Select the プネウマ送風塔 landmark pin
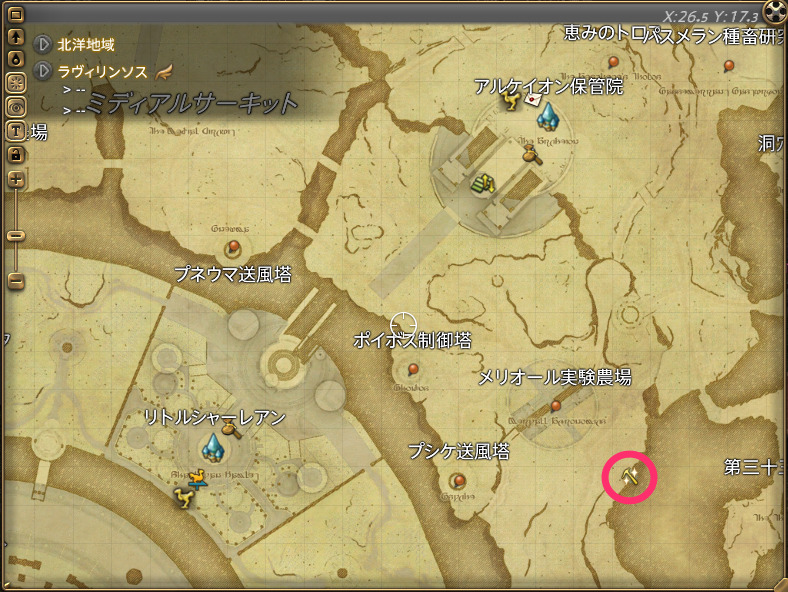This screenshot has height=592, width=788. tap(233, 246)
